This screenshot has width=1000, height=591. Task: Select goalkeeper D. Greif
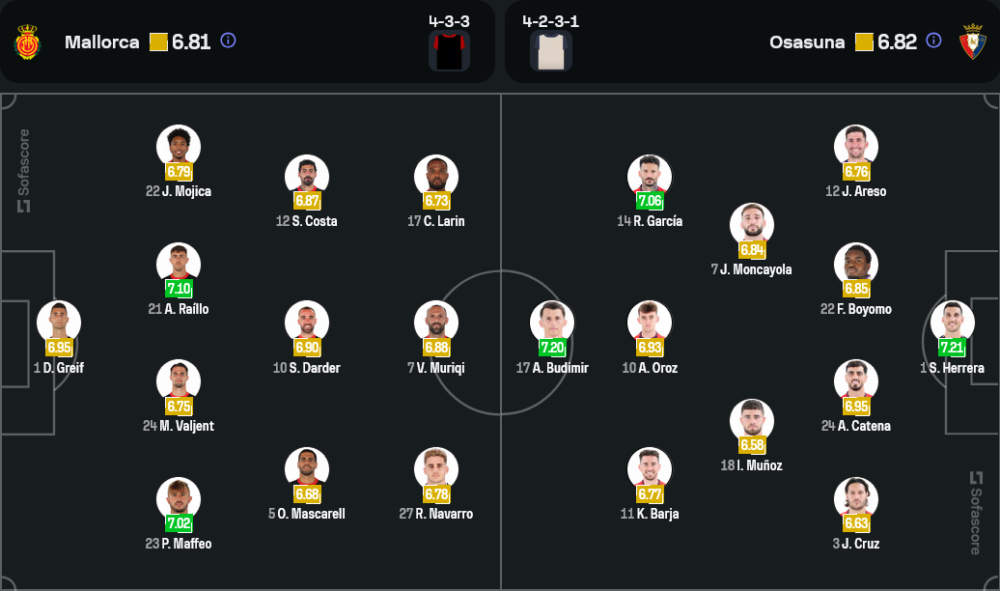tap(59, 323)
